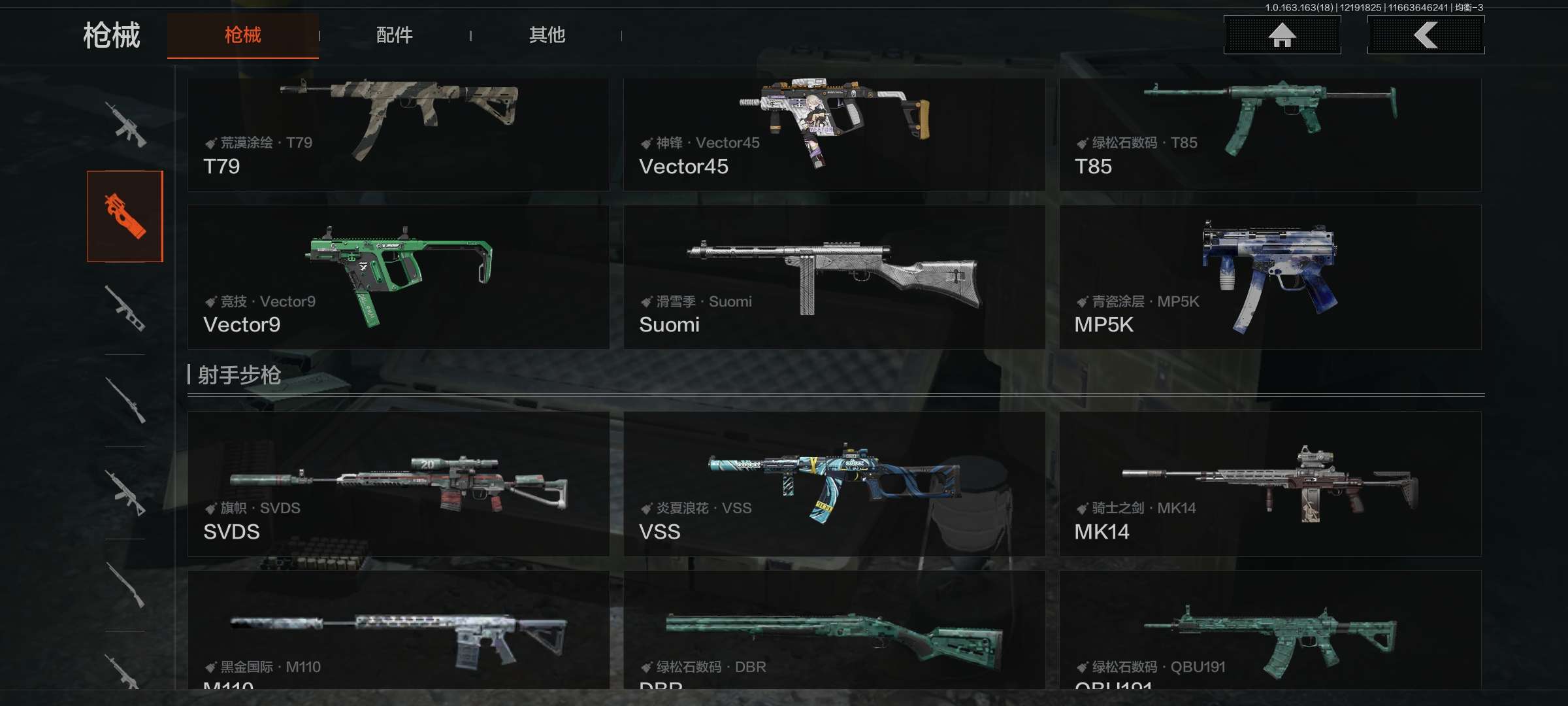Select the SVDS marksman rifle card
1568x706 pixels.
pyautogui.click(x=398, y=484)
